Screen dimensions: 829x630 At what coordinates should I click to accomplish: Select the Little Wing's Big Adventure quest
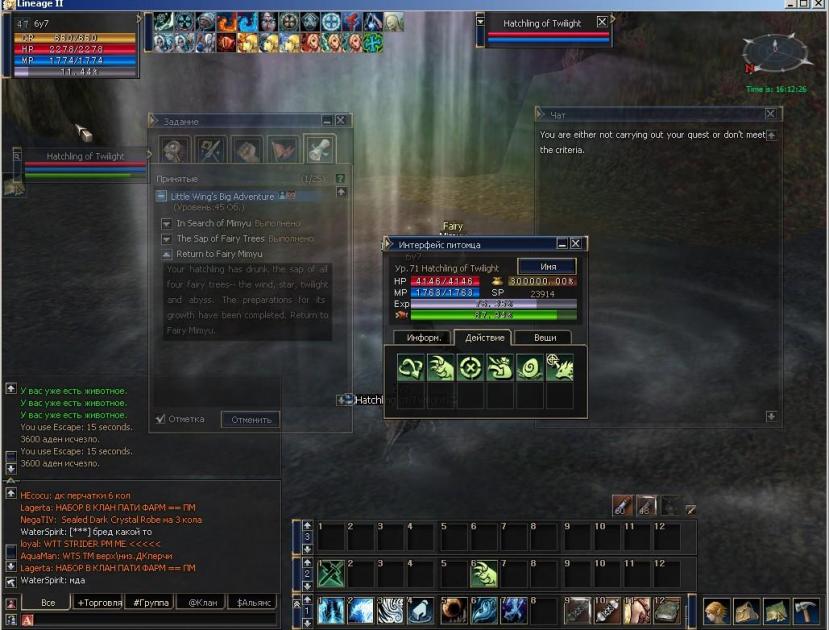coord(222,197)
